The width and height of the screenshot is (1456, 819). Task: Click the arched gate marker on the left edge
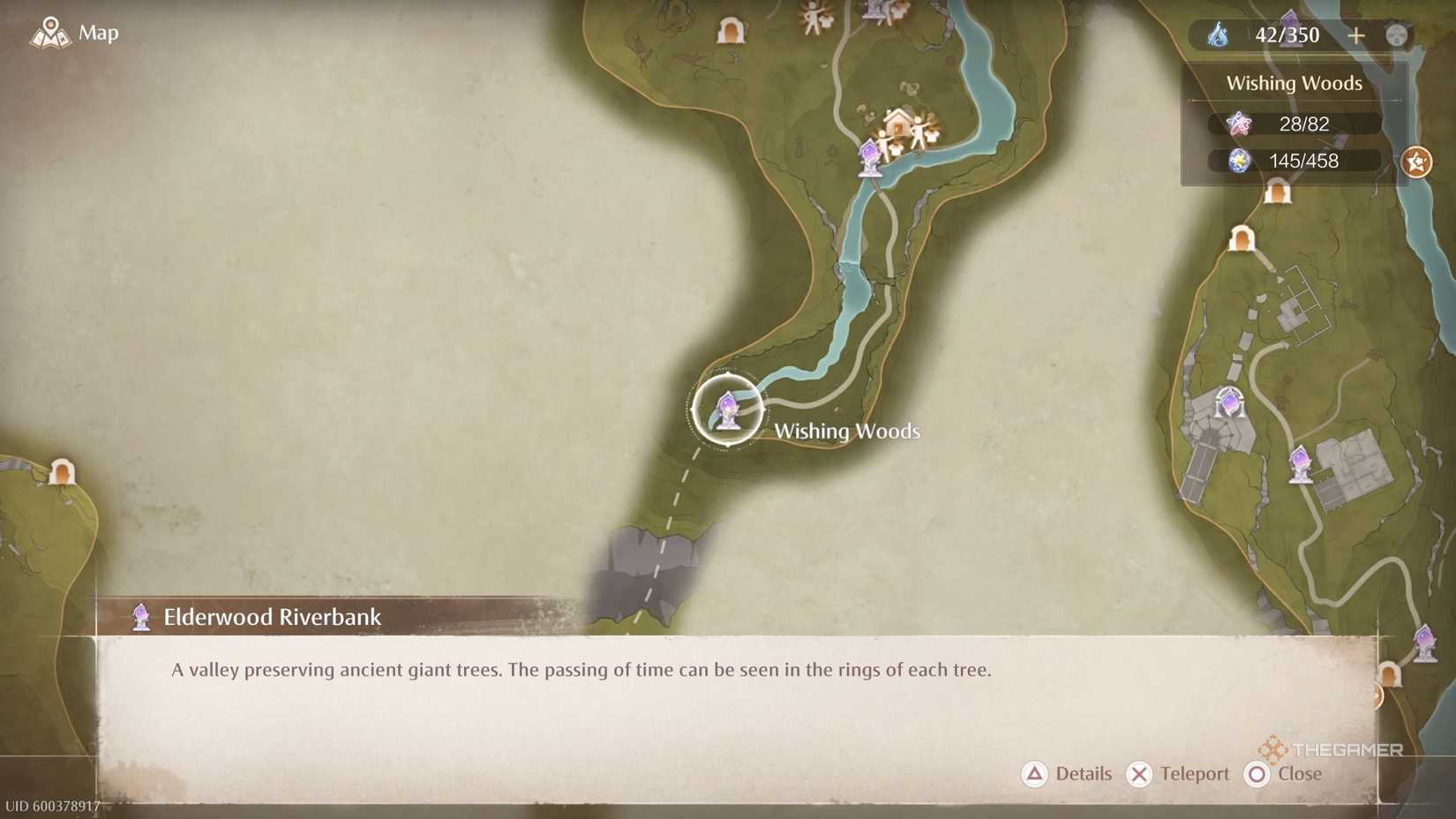pyautogui.click(x=62, y=474)
